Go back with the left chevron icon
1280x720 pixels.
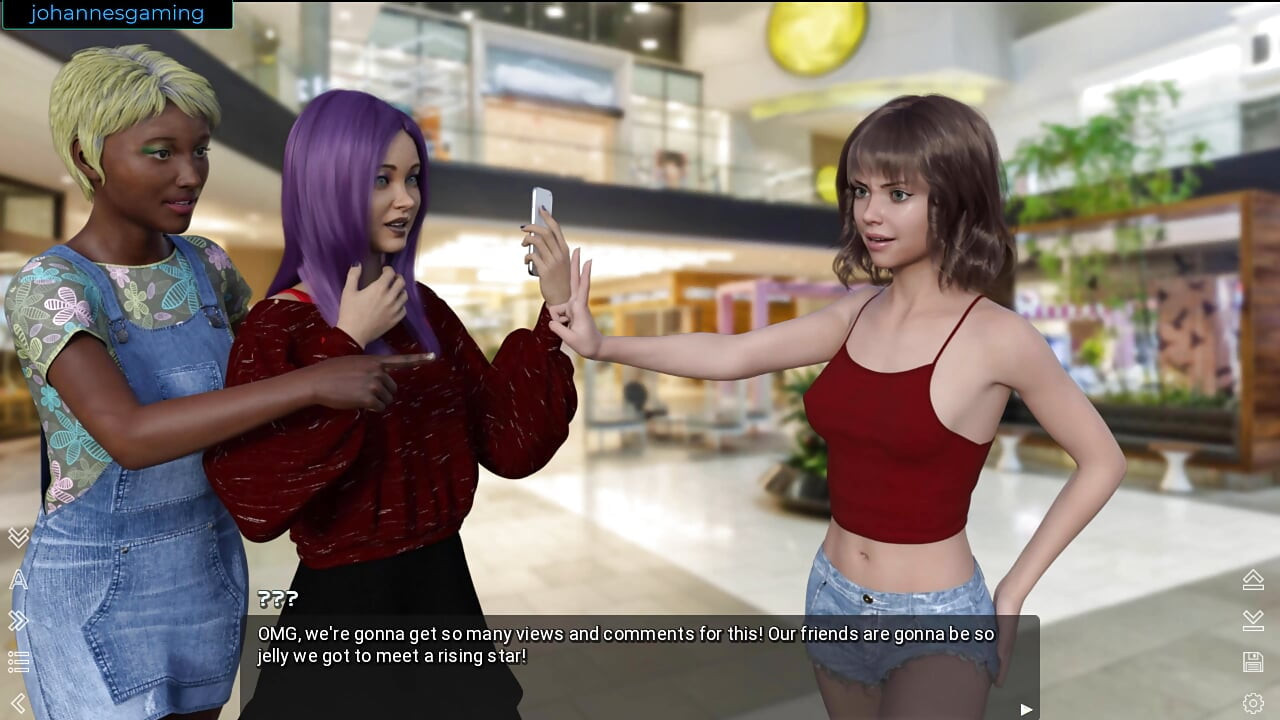tap(18, 703)
